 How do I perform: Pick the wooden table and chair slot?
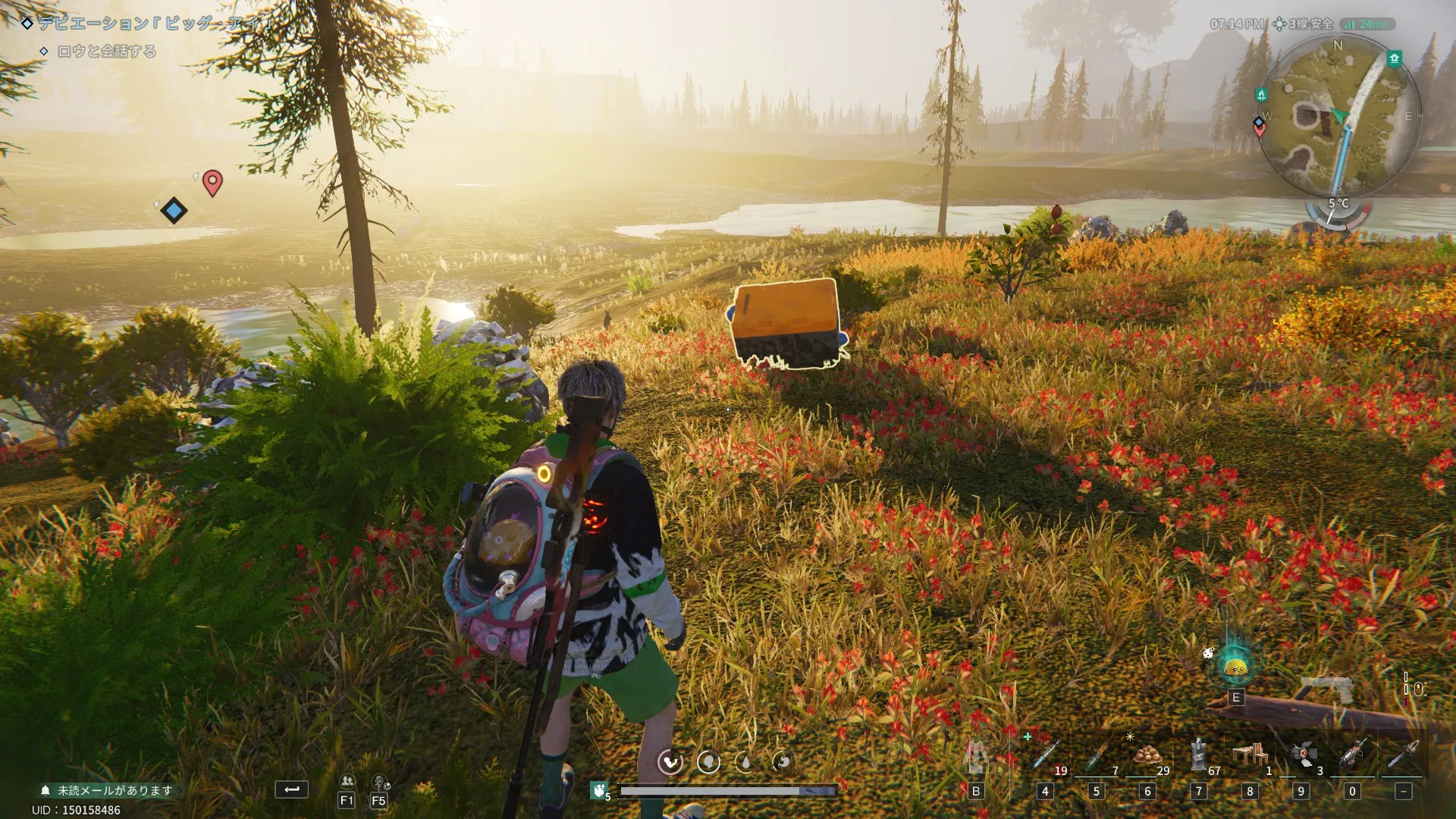(1250, 755)
